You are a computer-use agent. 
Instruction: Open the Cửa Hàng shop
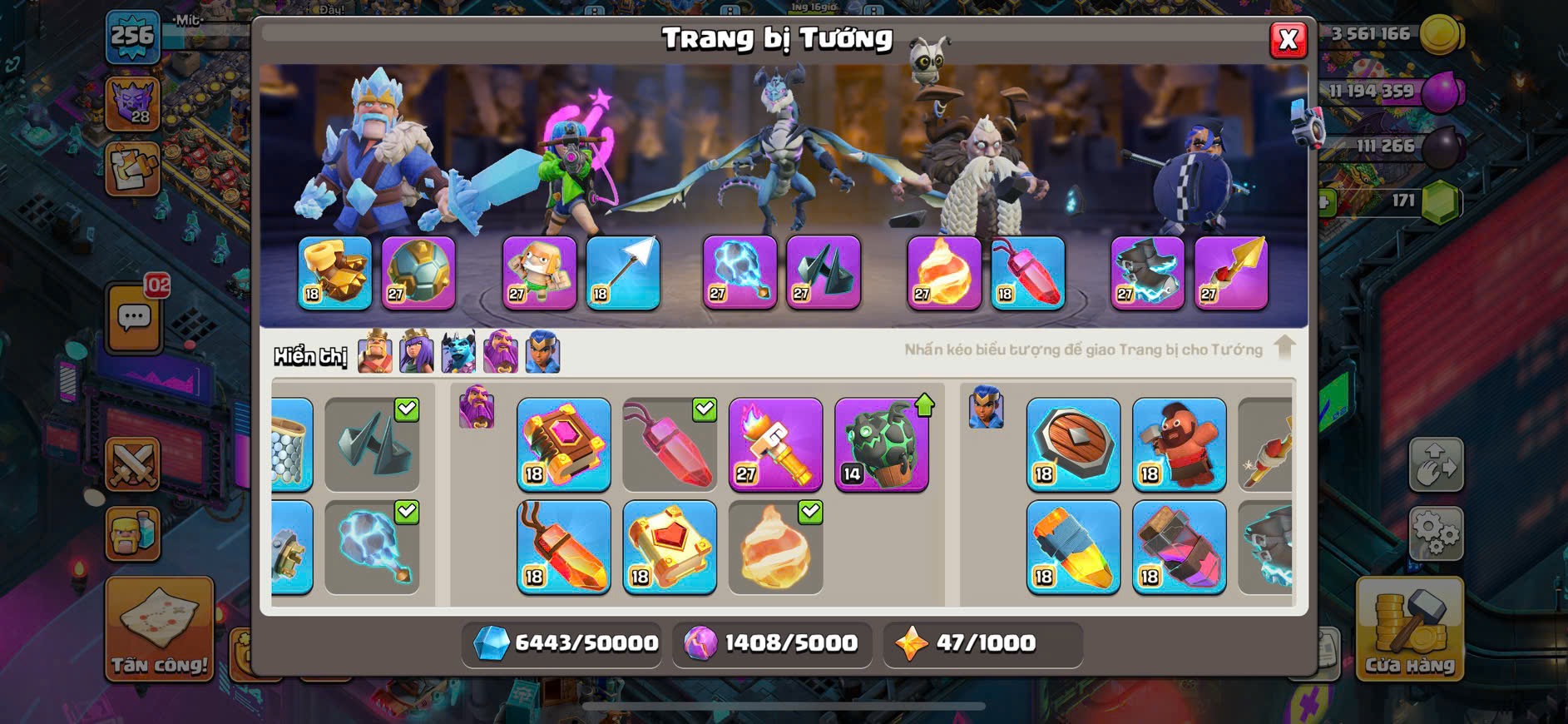1409,629
